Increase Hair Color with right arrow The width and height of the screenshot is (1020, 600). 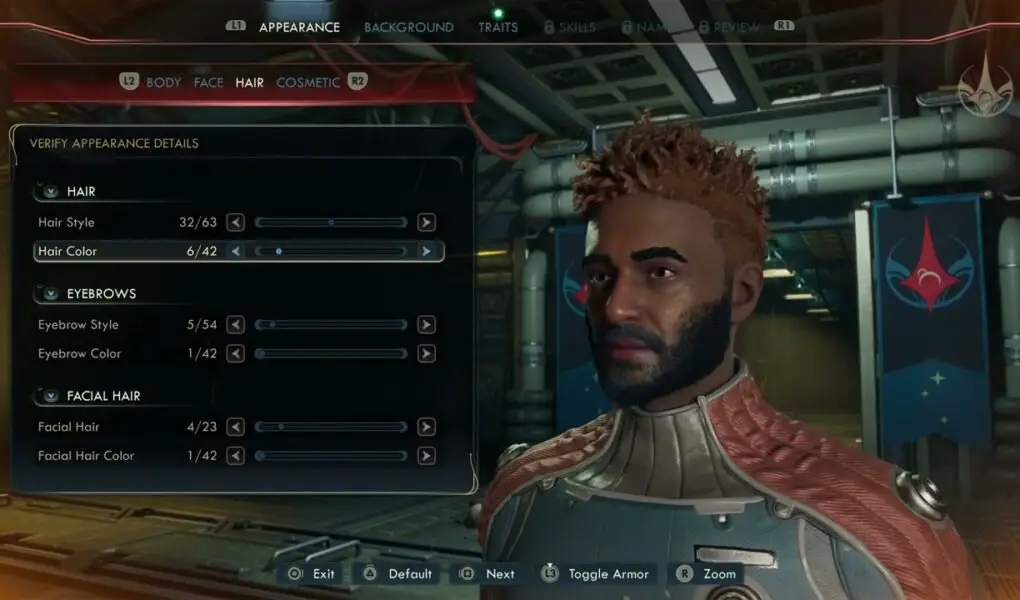pyautogui.click(x=426, y=252)
